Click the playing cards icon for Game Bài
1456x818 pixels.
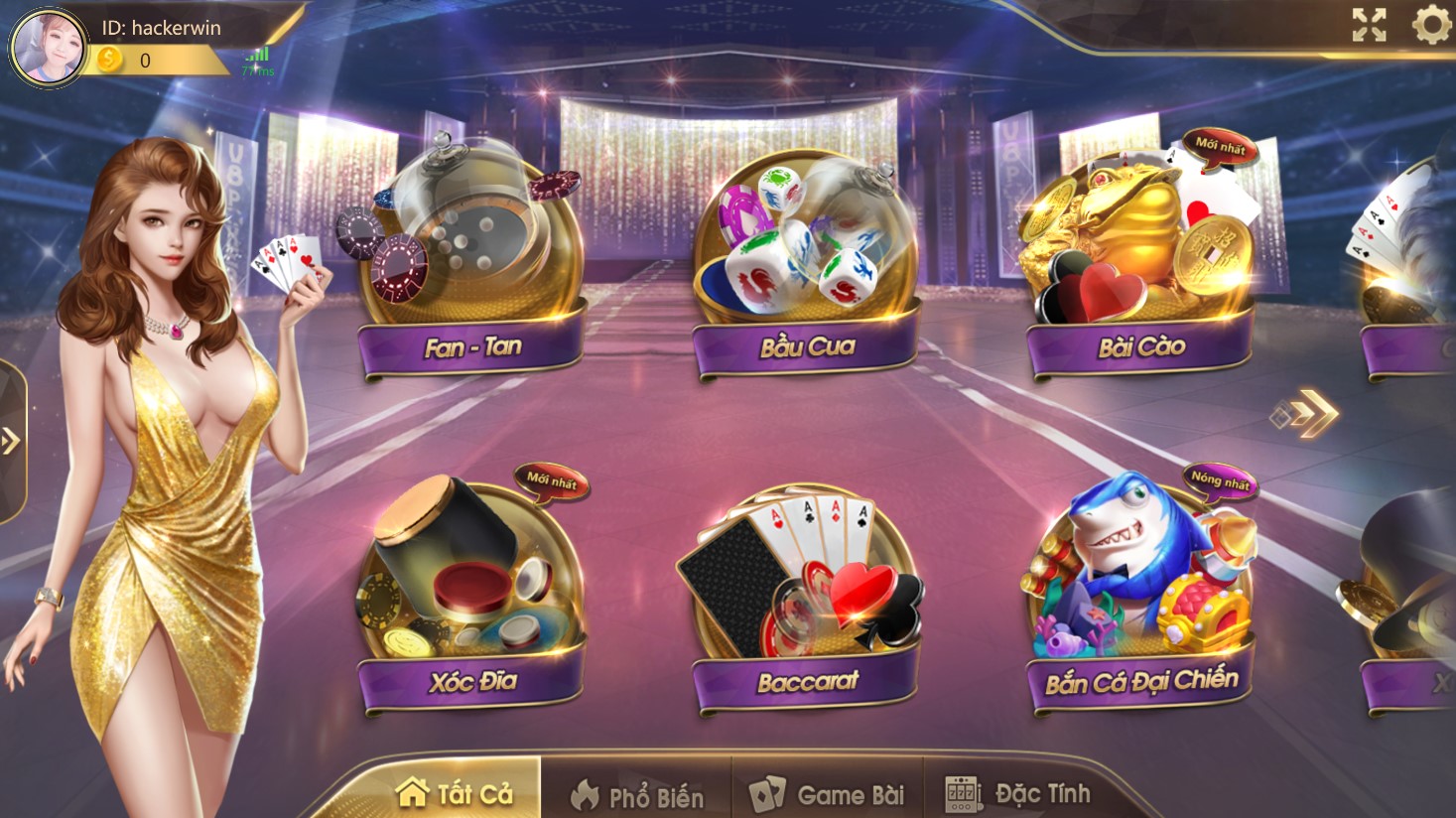click(767, 793)
